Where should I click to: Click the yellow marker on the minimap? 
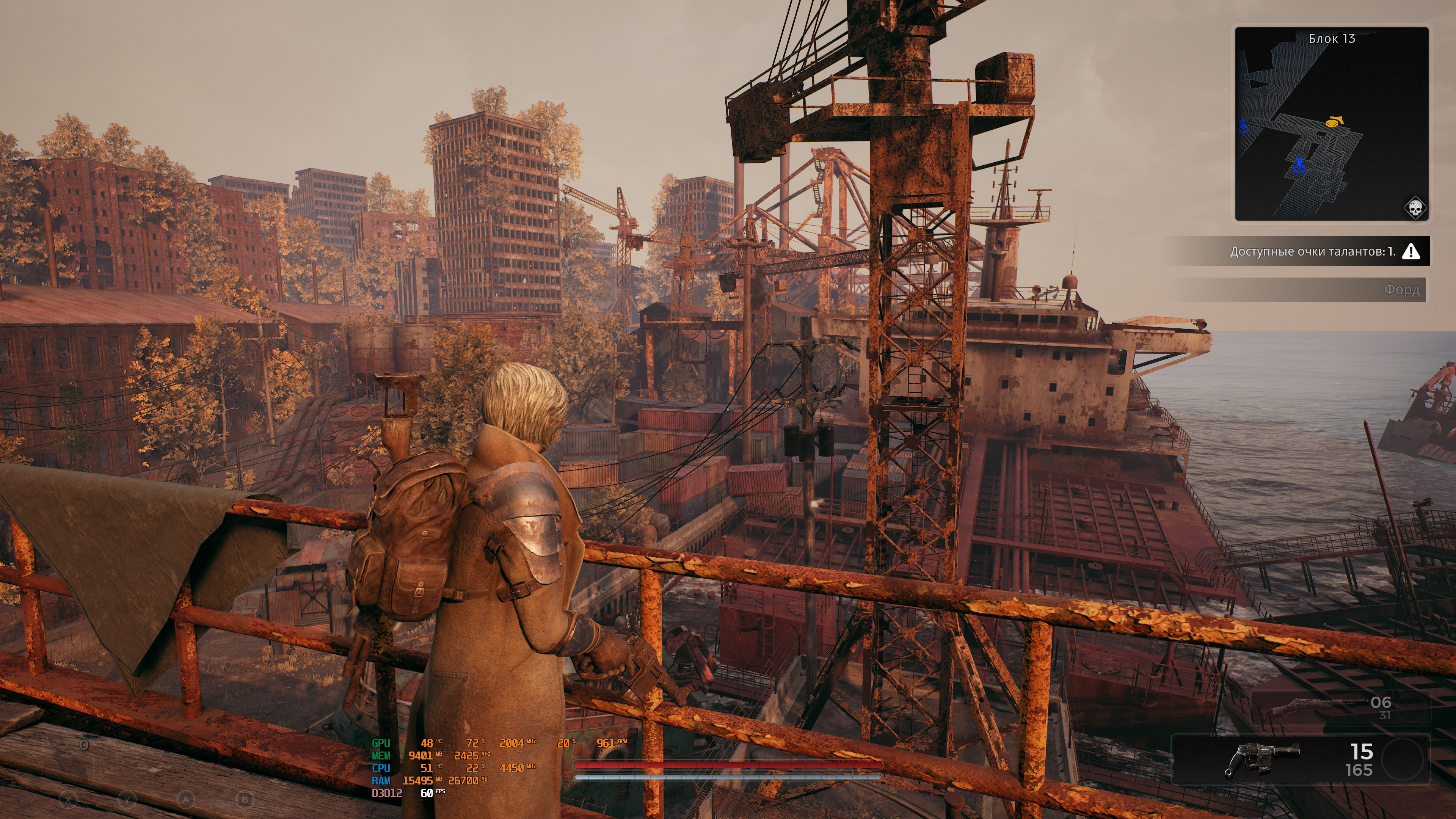1335,121
